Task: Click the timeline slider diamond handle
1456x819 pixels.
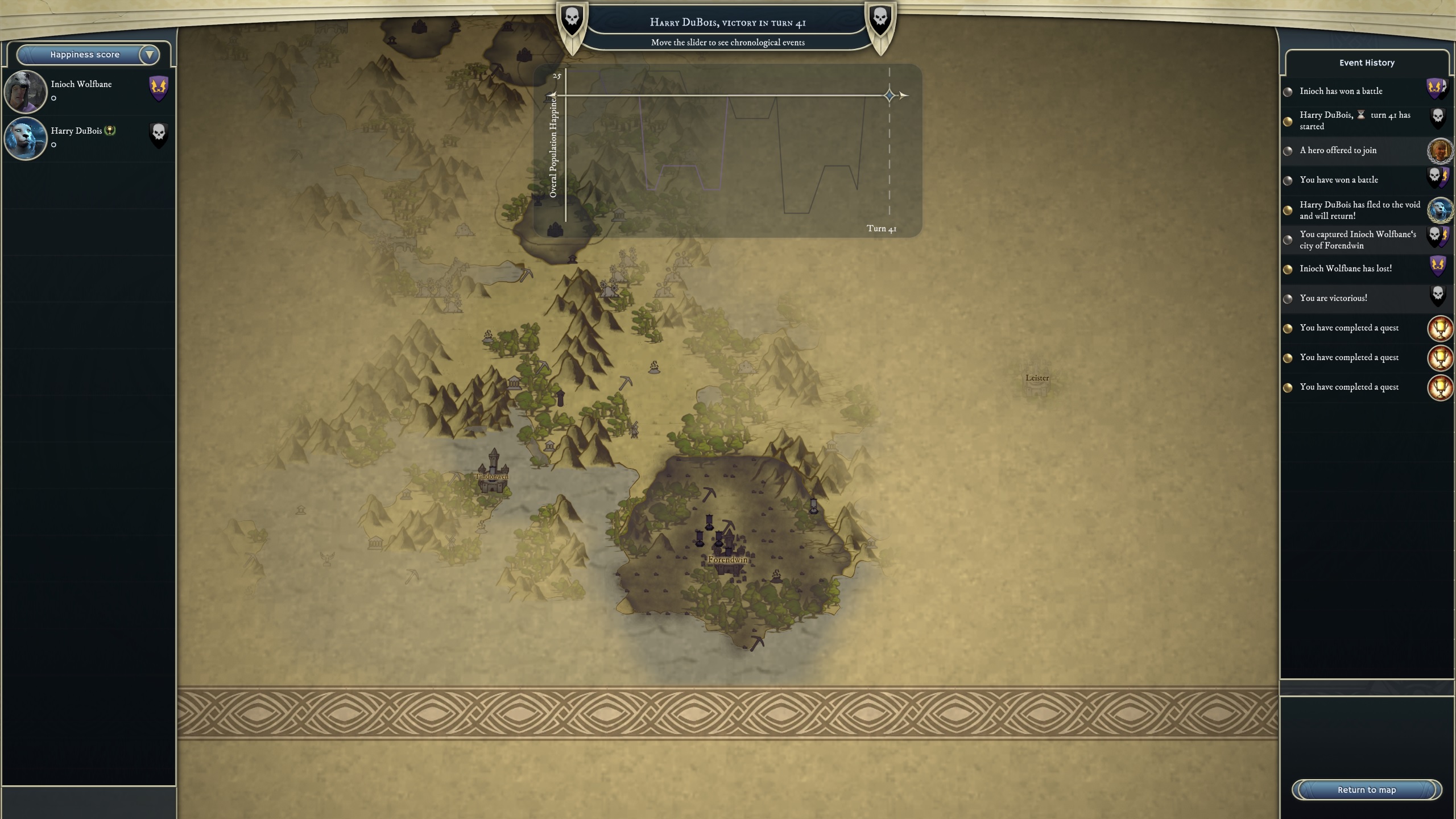Action: [890, 96]
